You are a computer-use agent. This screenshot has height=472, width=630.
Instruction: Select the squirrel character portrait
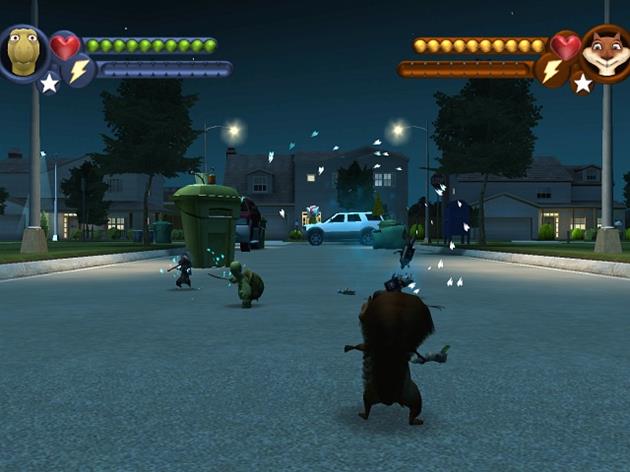coord(605,52)
